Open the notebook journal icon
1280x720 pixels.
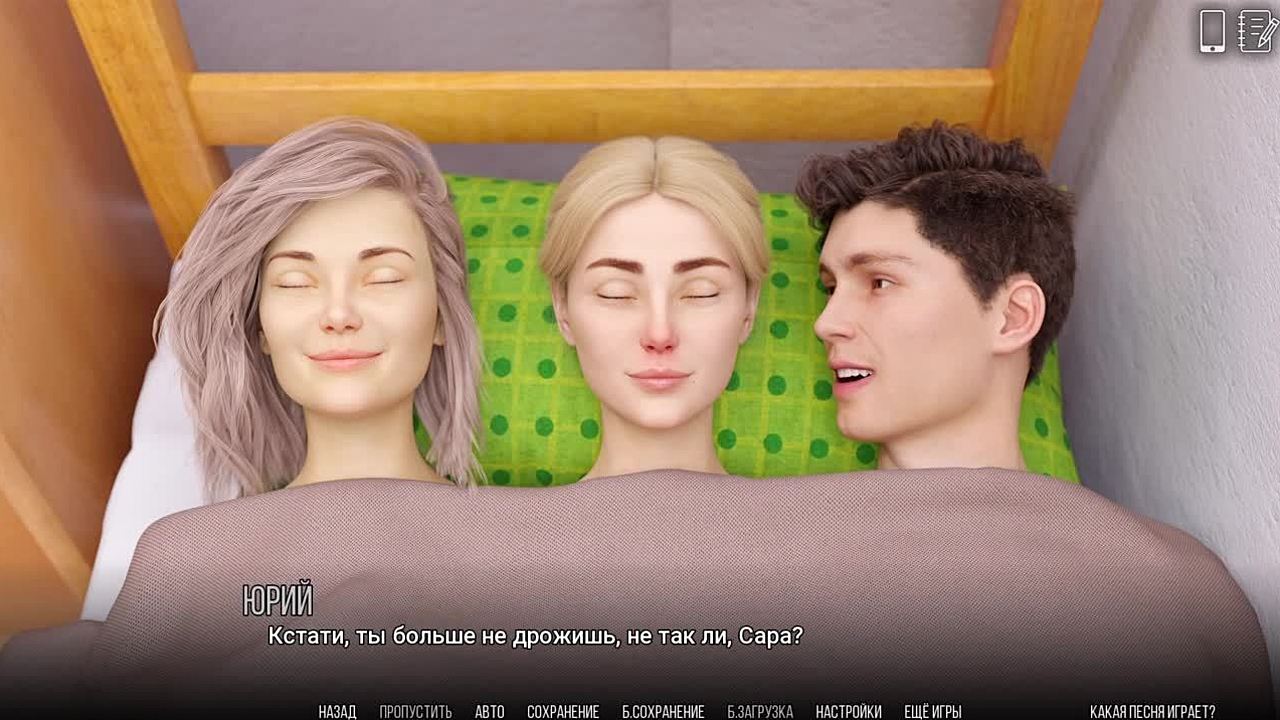click(x=1255, y=31)
